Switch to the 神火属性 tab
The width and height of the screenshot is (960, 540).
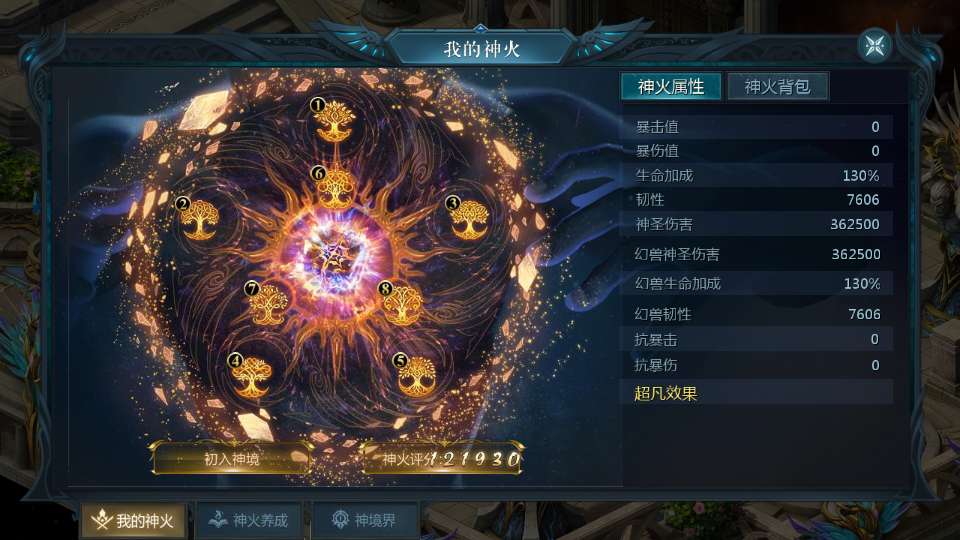(x=671, y=87)
